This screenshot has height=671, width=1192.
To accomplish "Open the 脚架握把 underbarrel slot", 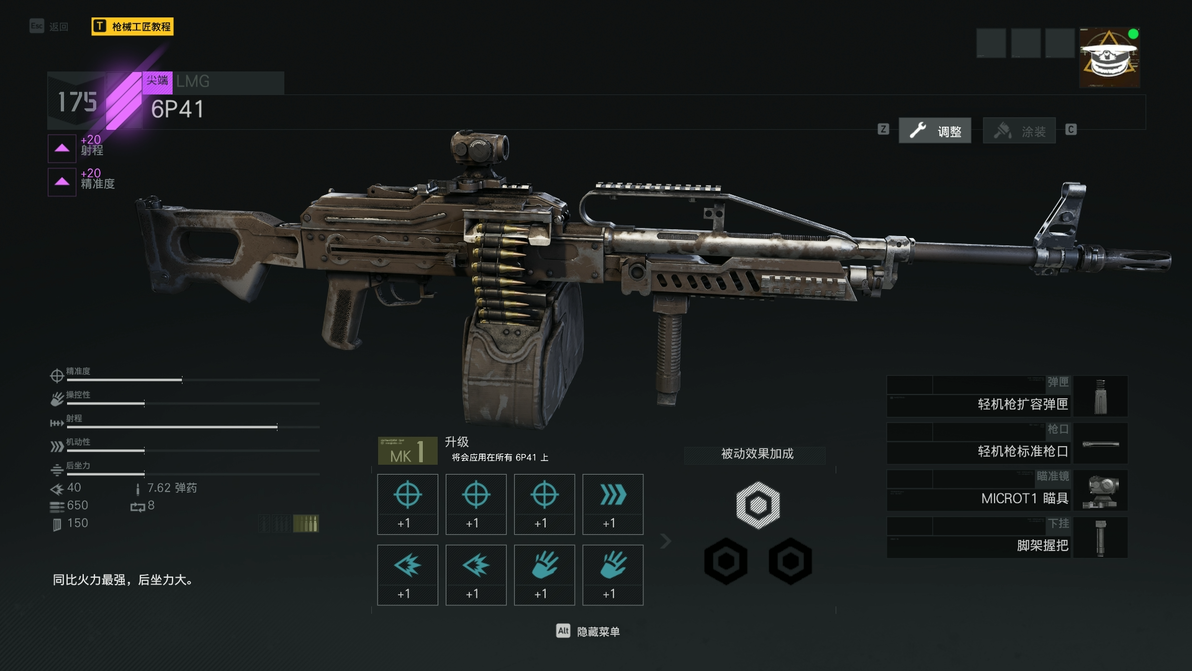I will (1006, 538).
